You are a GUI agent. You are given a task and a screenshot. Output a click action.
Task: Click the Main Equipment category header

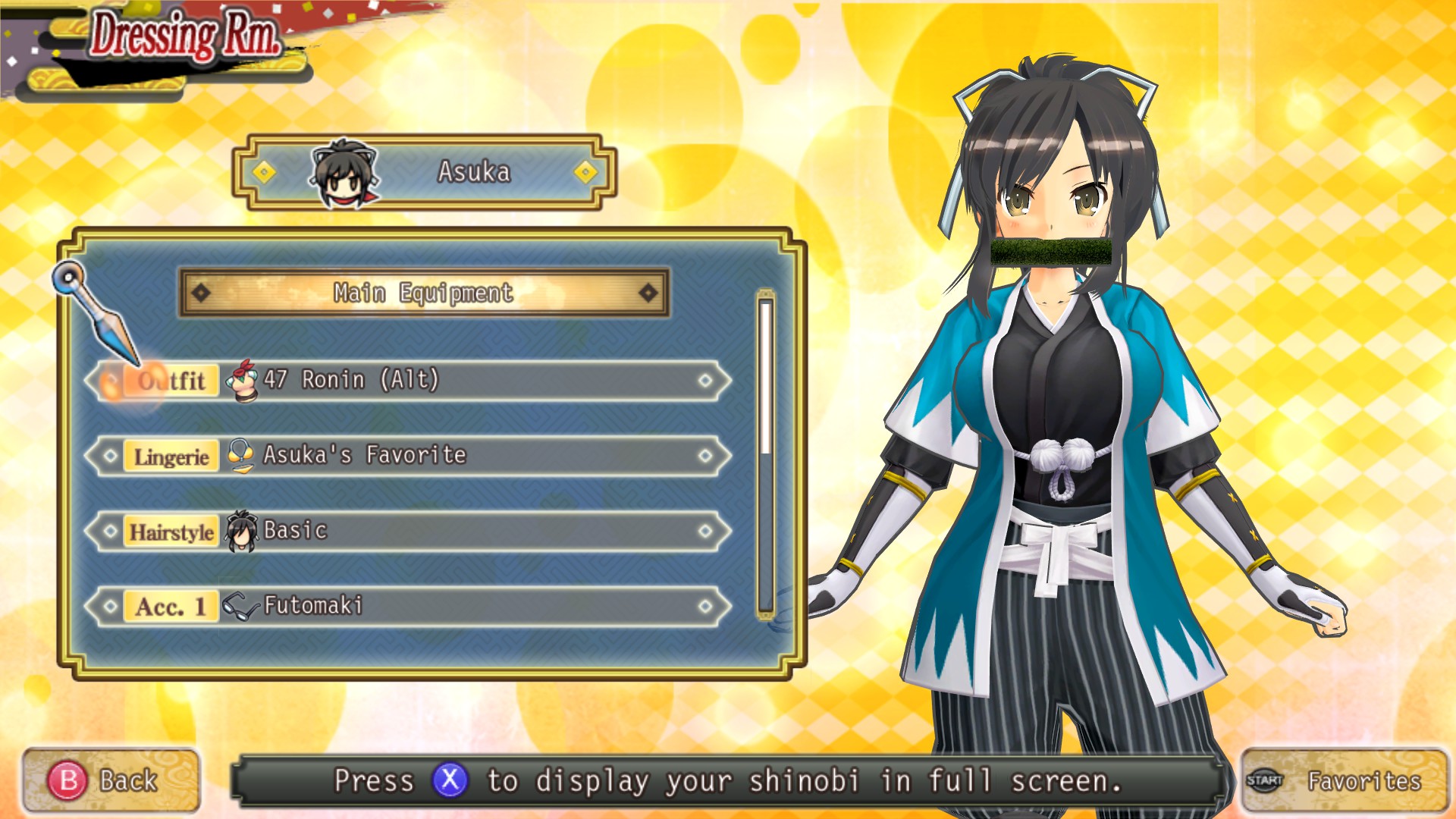(x=423, y=293)
